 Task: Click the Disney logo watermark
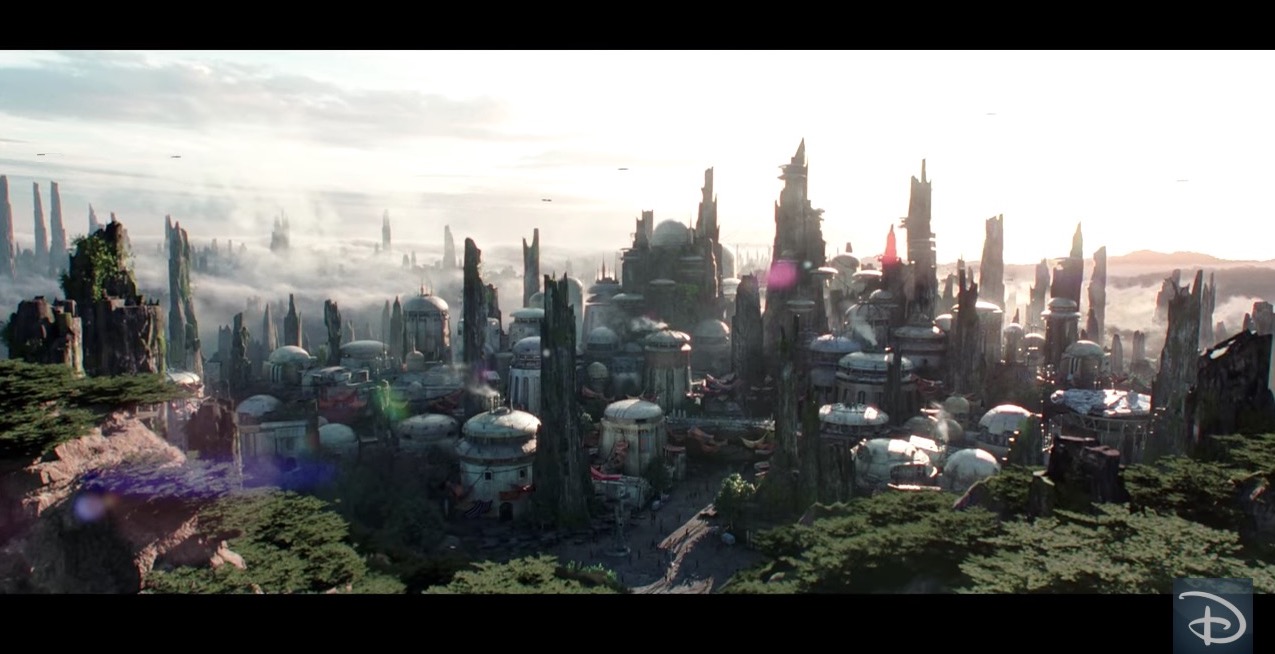[x=1212, y=615]
